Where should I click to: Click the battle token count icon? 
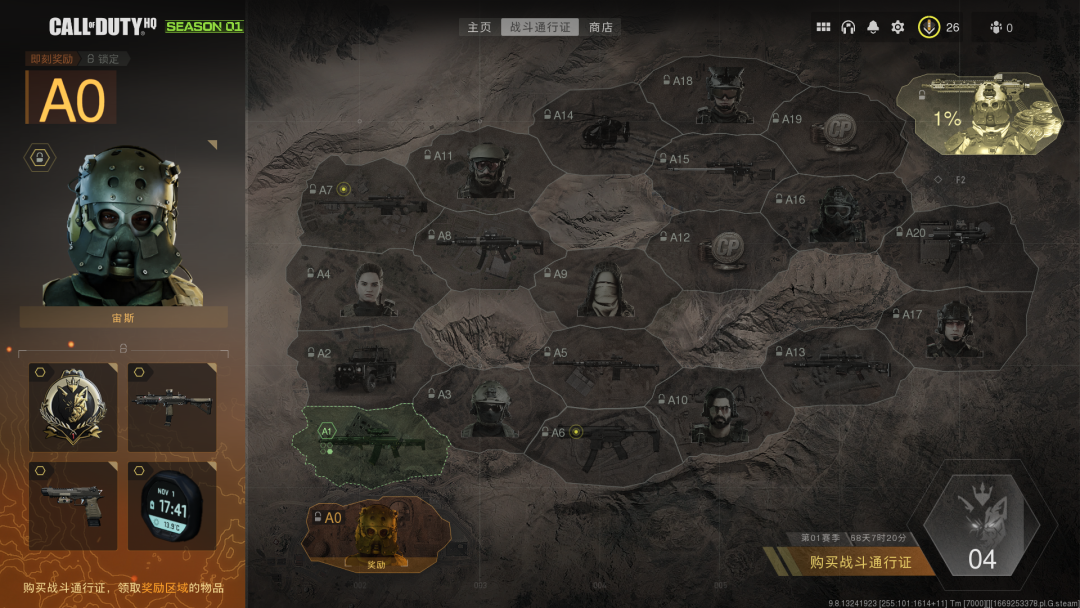pos(929,27)
